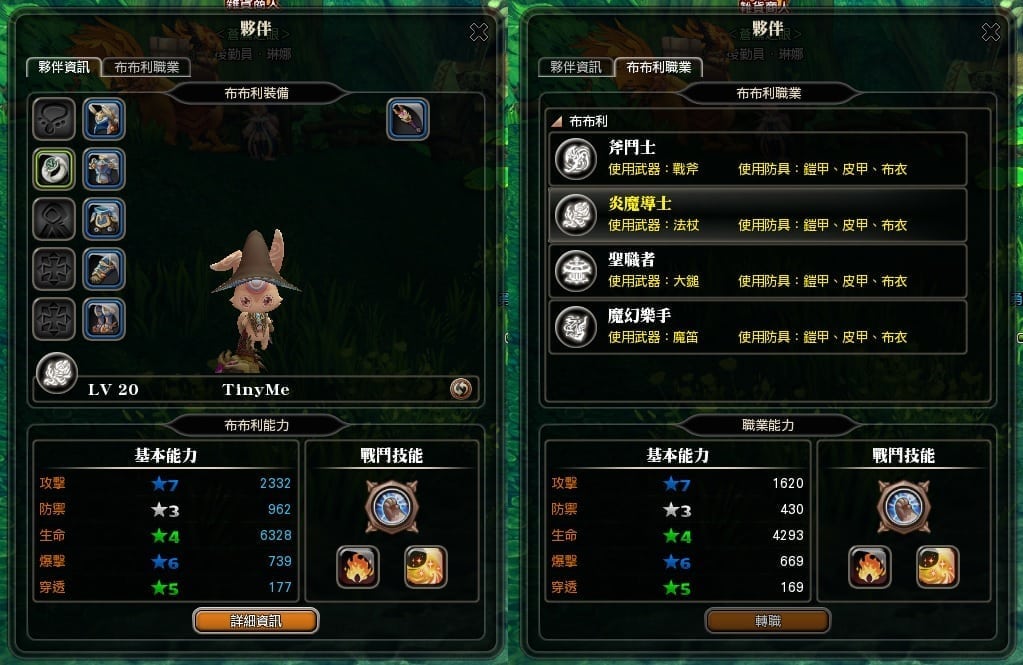This screenshot has height=665, width=1023.
Task: Pick the 魔幻樂手 class entry
Action: coord(757,326)
